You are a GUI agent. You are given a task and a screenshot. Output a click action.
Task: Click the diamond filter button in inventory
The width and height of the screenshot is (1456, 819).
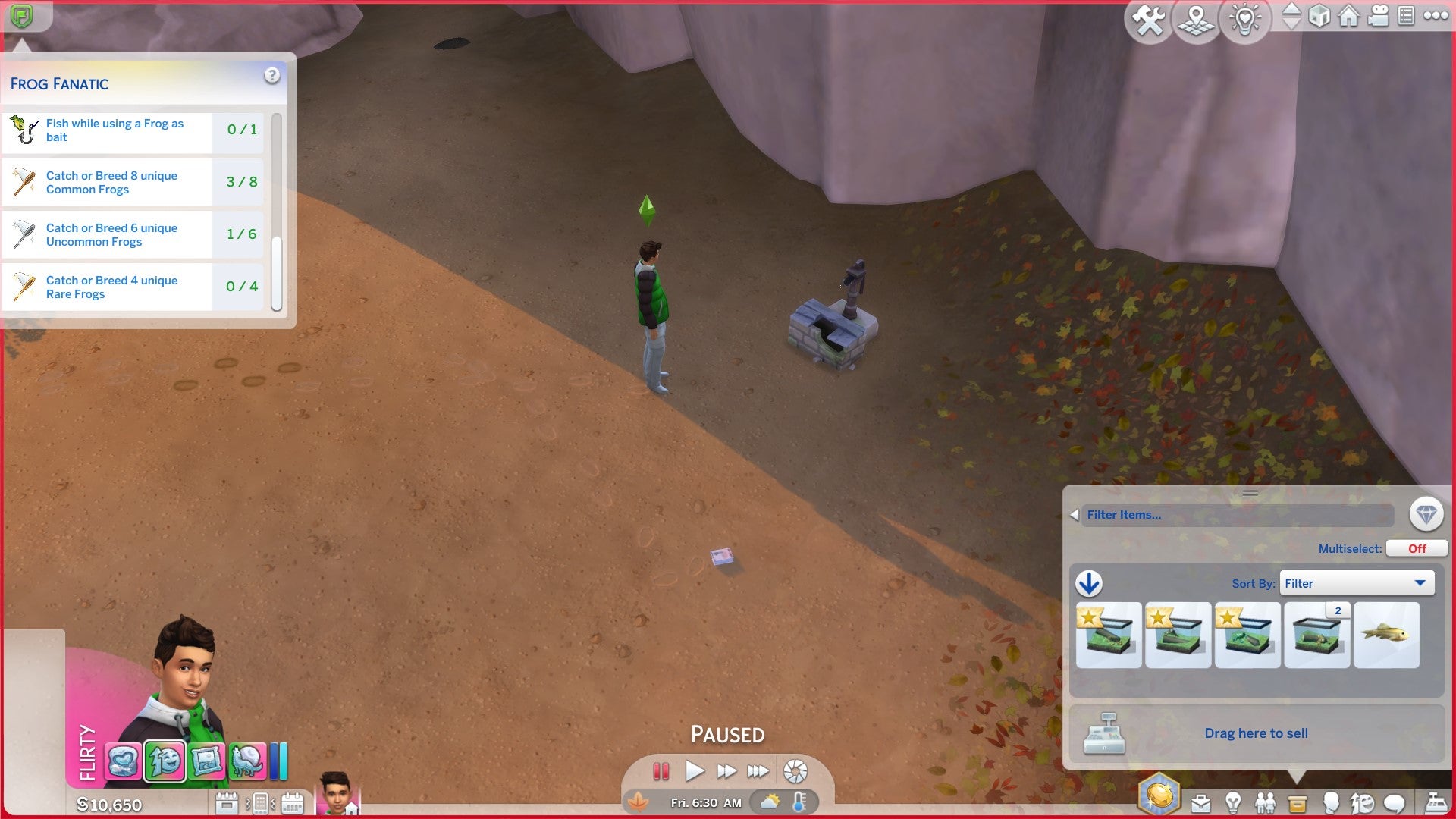point(1426,515)
